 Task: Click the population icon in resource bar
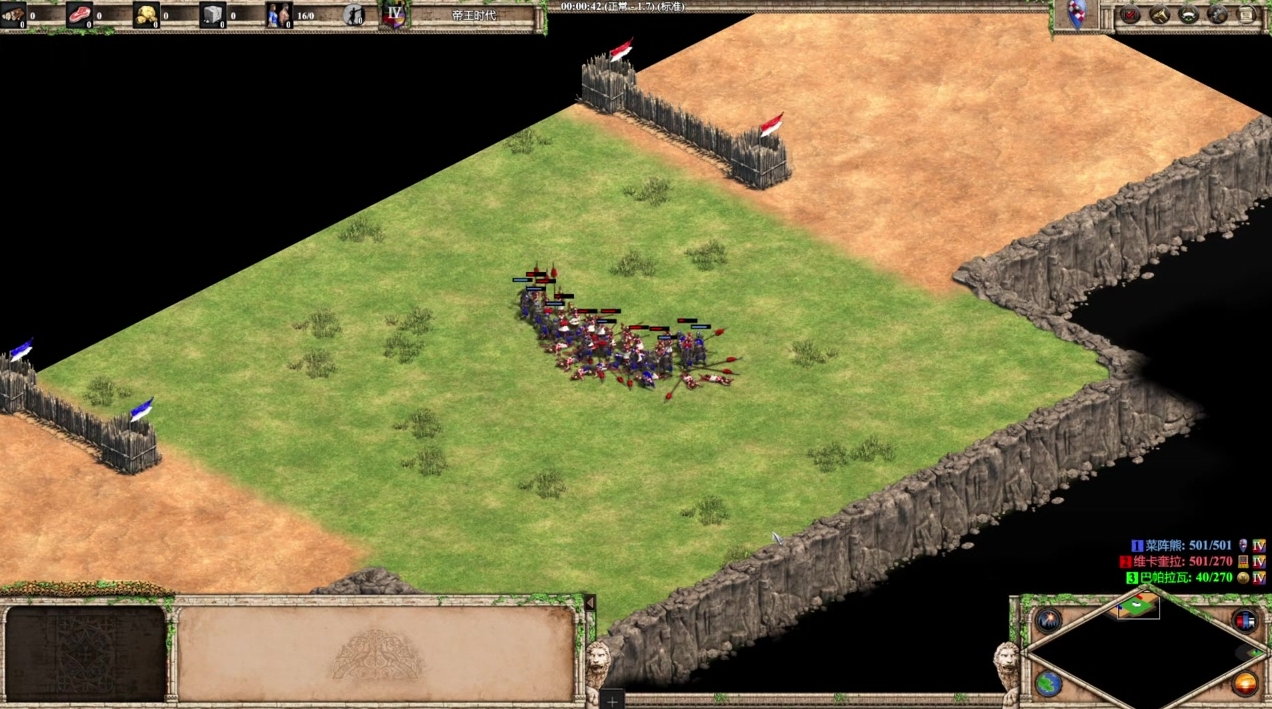pos(278,15)
